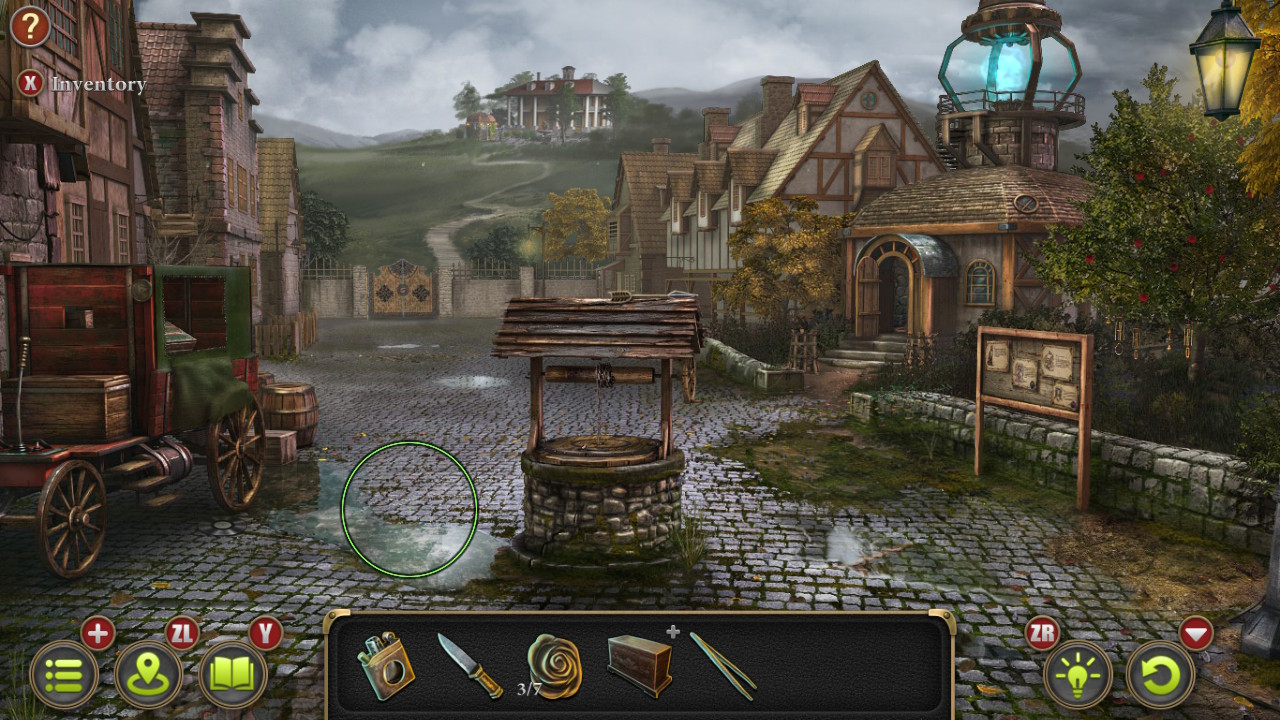Image resolution: width=1280 pixels, height=720 pixels.
Task: Open the Inventory with the X badge
Action: pyautogui.click(x=30, y=84)
